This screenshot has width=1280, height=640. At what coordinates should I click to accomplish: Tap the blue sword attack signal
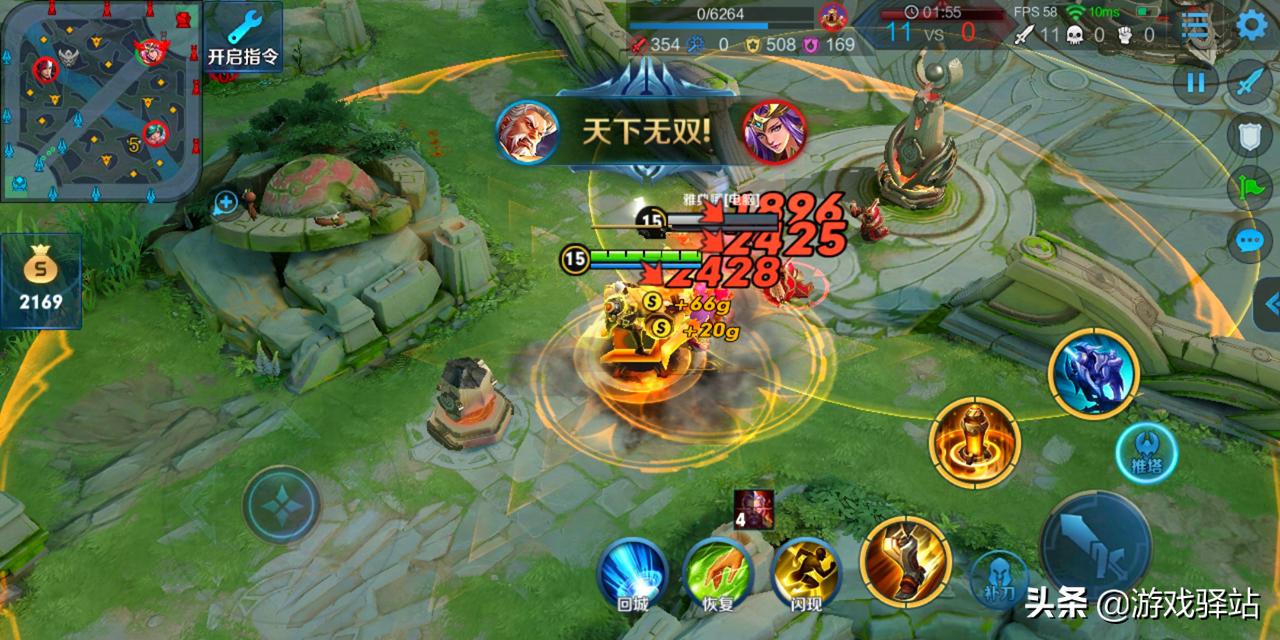point(1250,82)
